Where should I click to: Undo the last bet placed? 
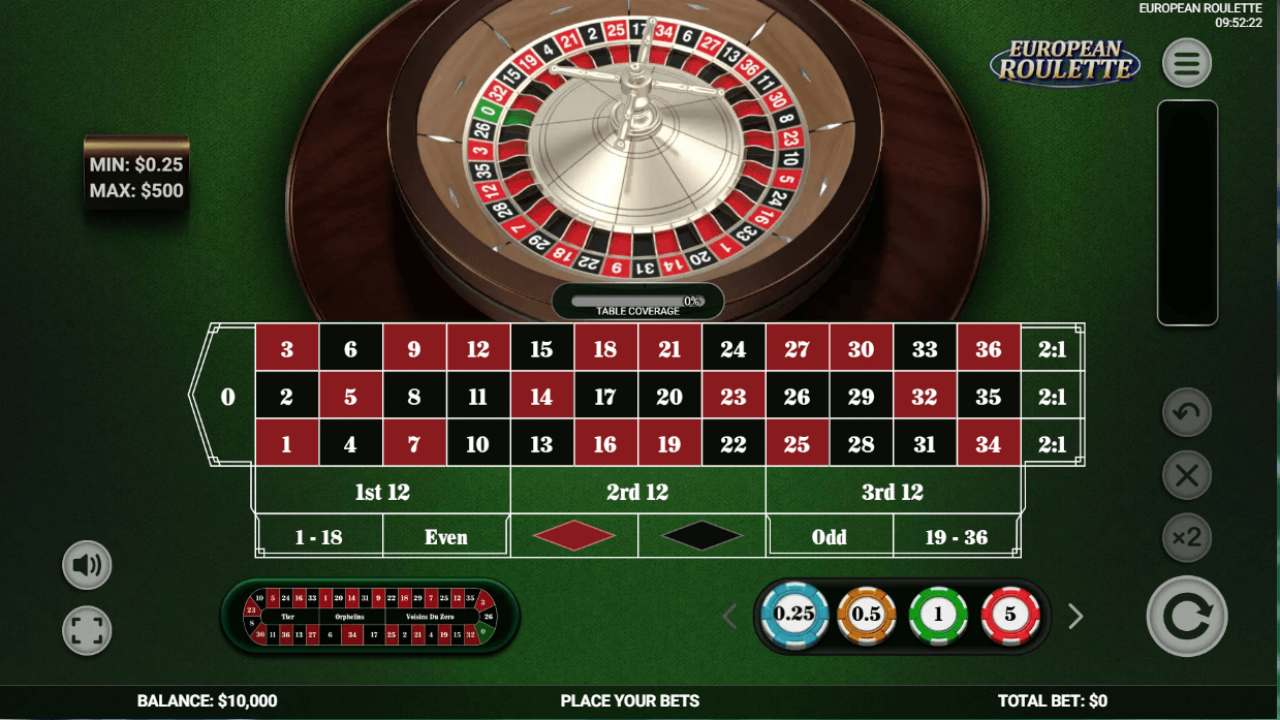[1187, 413]
